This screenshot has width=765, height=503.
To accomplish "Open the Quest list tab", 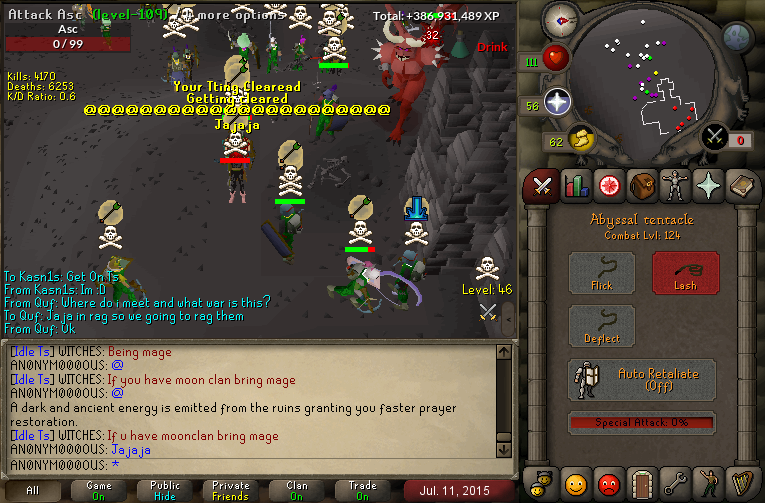I will [x=608, y=185].
